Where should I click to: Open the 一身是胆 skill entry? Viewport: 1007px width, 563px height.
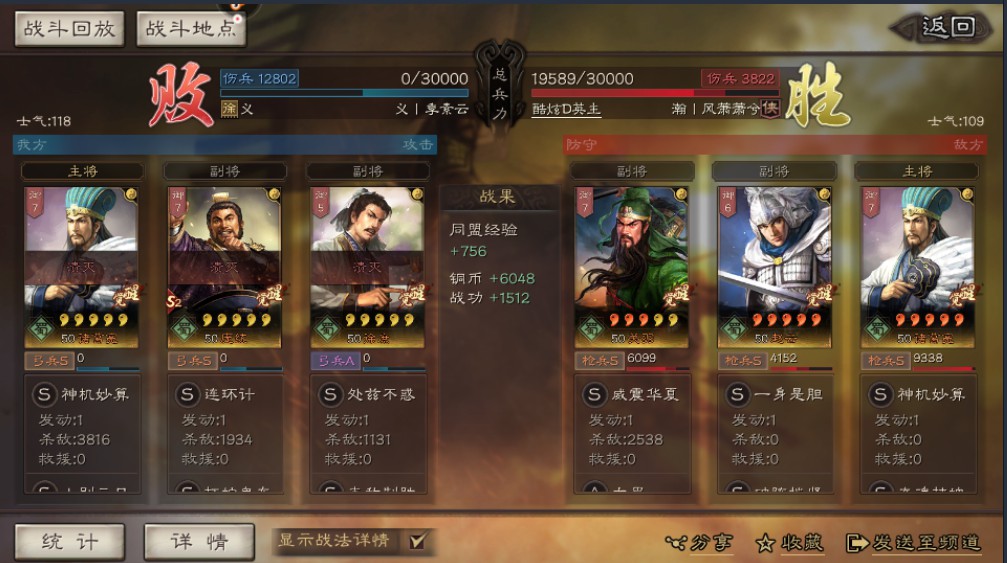point(775,394)
